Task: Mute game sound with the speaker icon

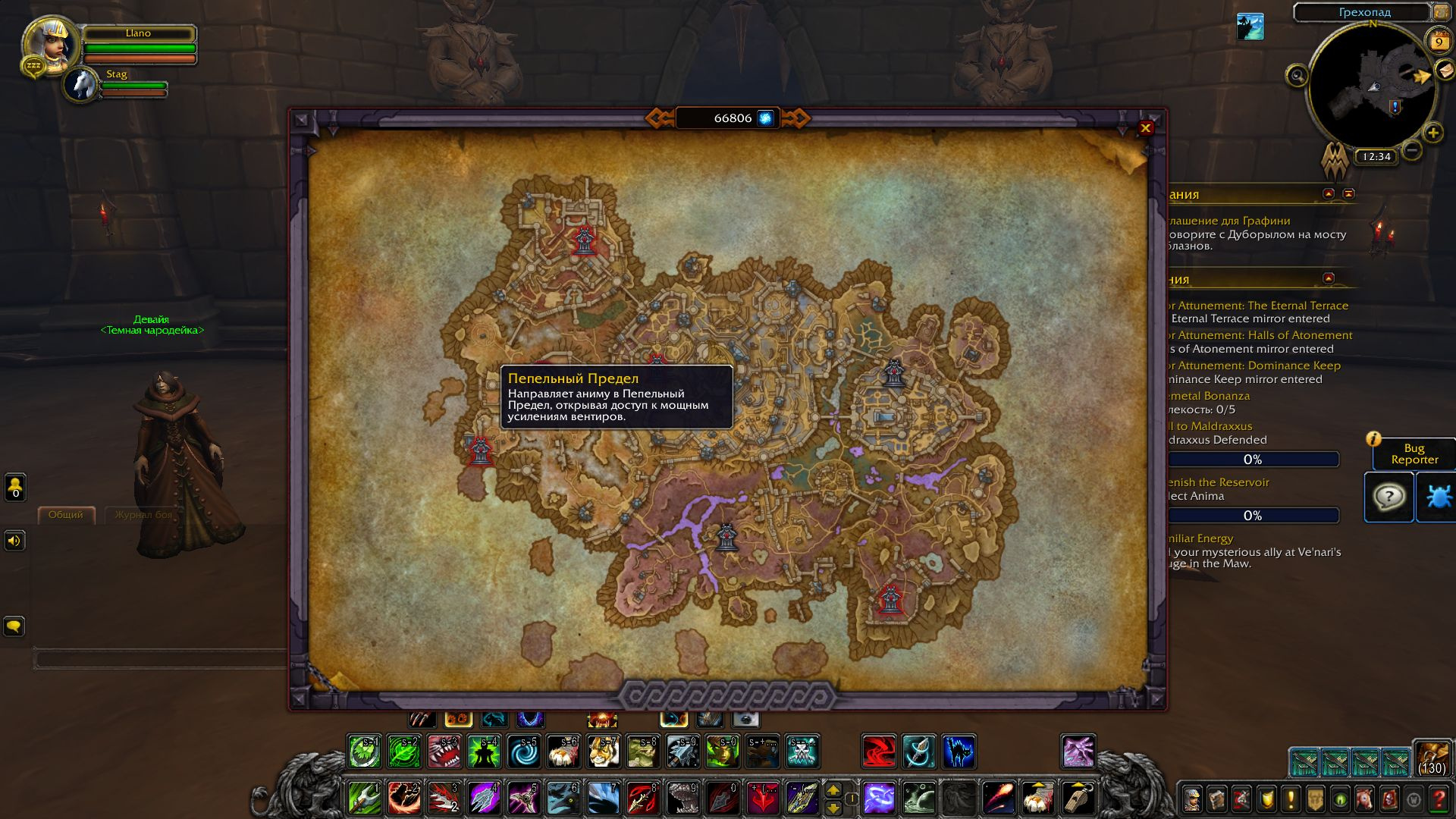Action: (14, 540)
